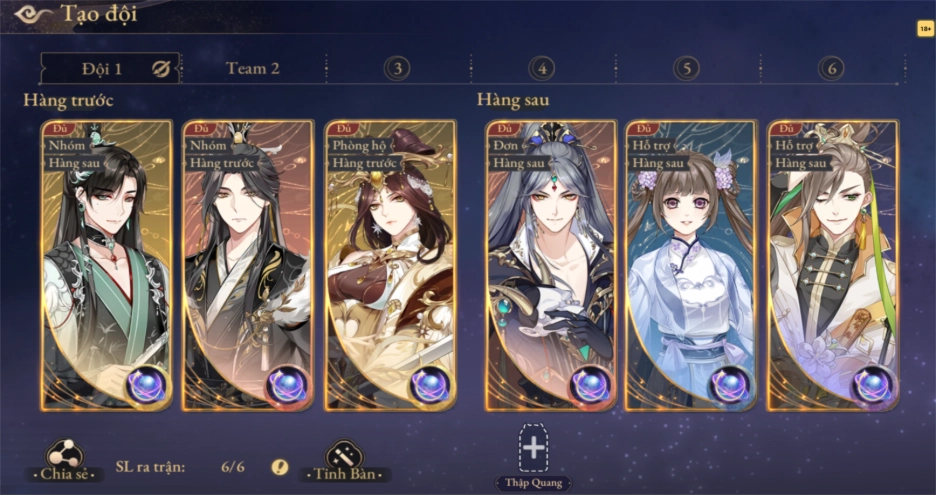Image resolution: width=936 pixels, height=495 pixels.
Task: Click the twin-tailed Hỗ trợ girl card
Action: click(x=691, y=265)
